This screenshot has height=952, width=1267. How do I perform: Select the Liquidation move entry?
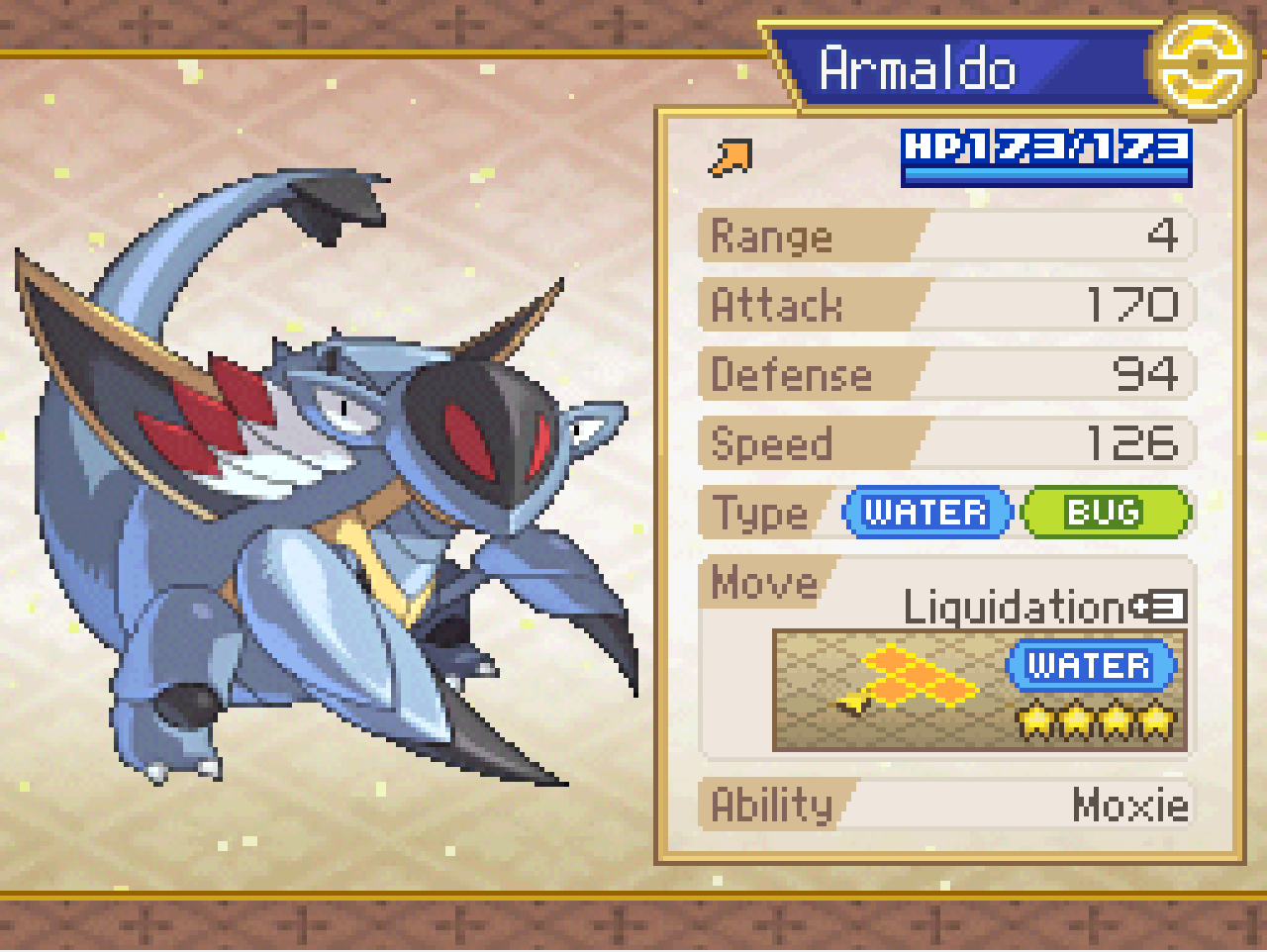pyautogui.click(x=1015, y=607)
